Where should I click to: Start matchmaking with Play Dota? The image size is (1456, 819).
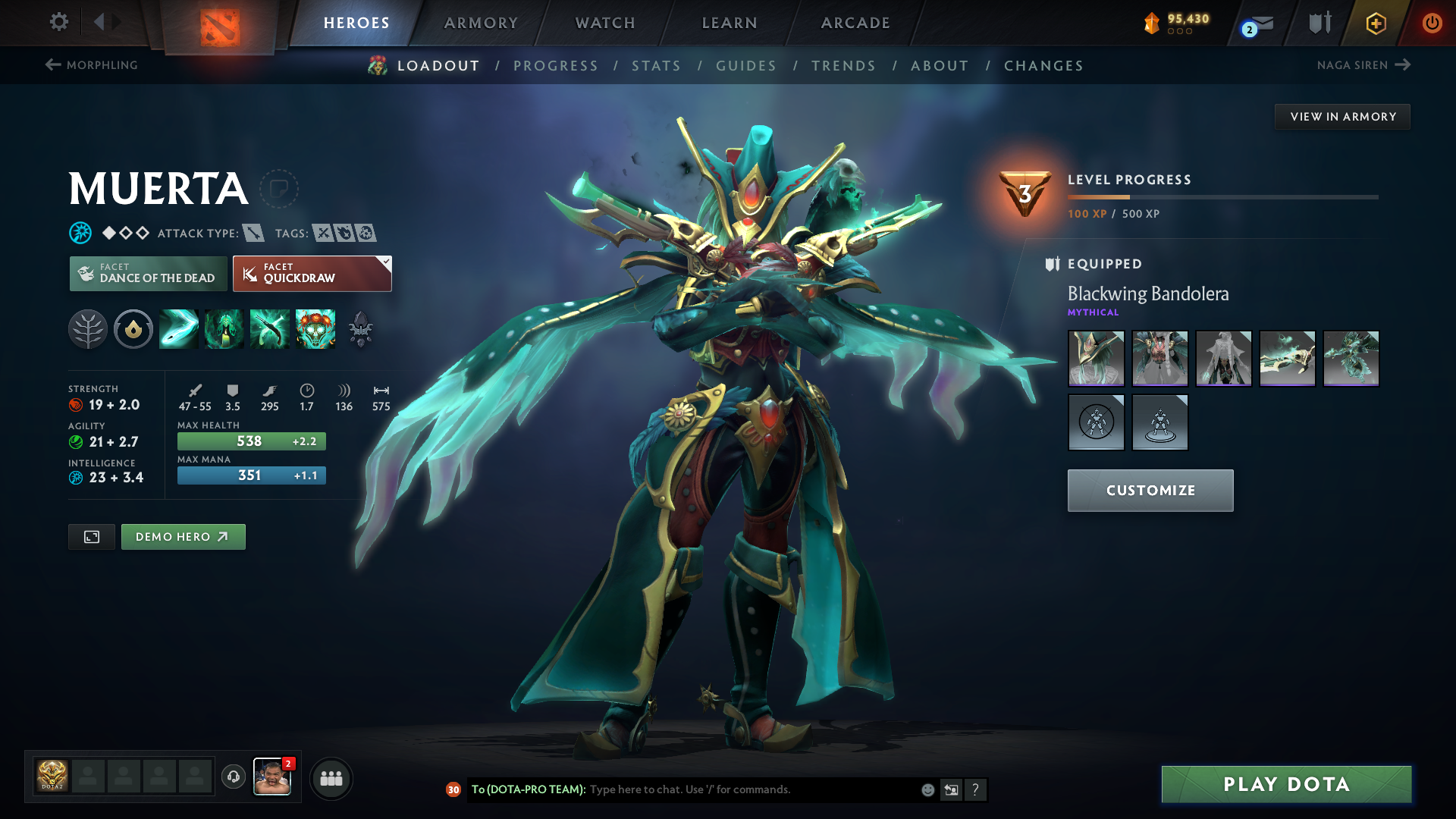pos(1286,784)
